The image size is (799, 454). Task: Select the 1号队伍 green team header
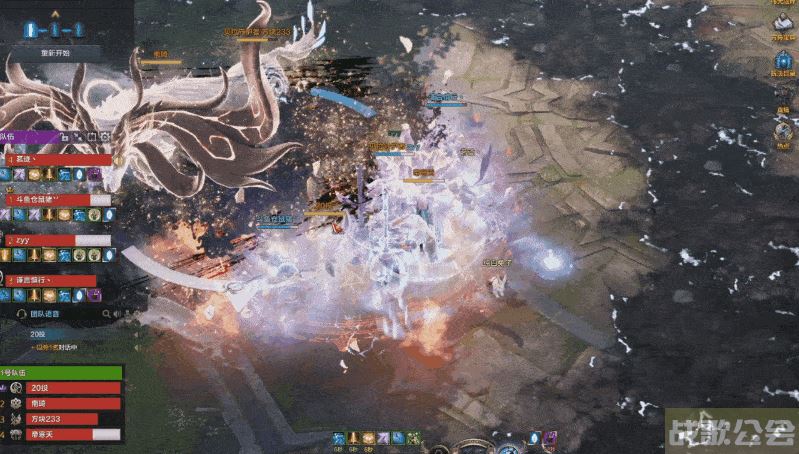tap(60, 372)
